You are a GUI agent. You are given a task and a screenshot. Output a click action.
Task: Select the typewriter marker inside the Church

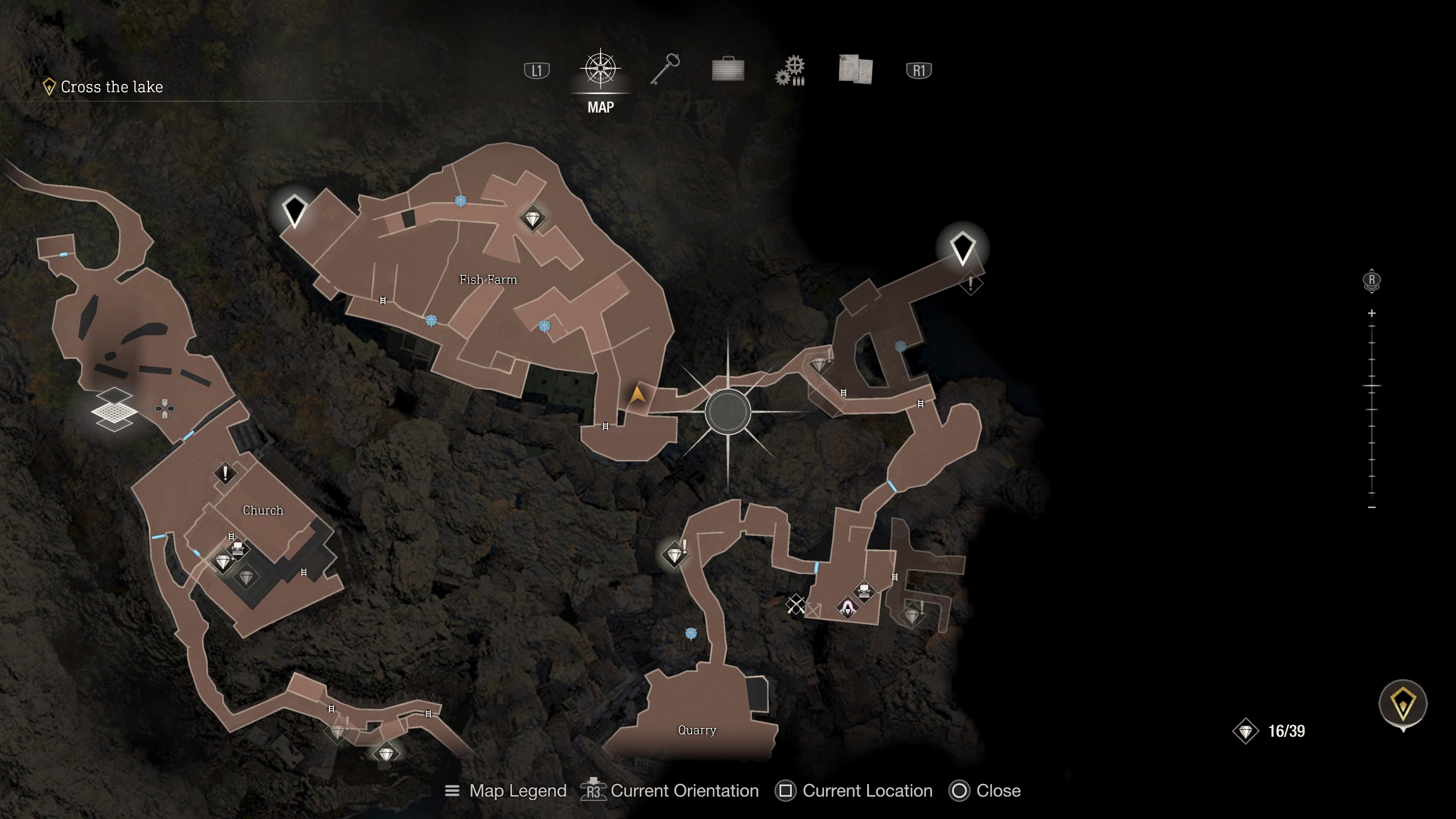coord(238,548)
